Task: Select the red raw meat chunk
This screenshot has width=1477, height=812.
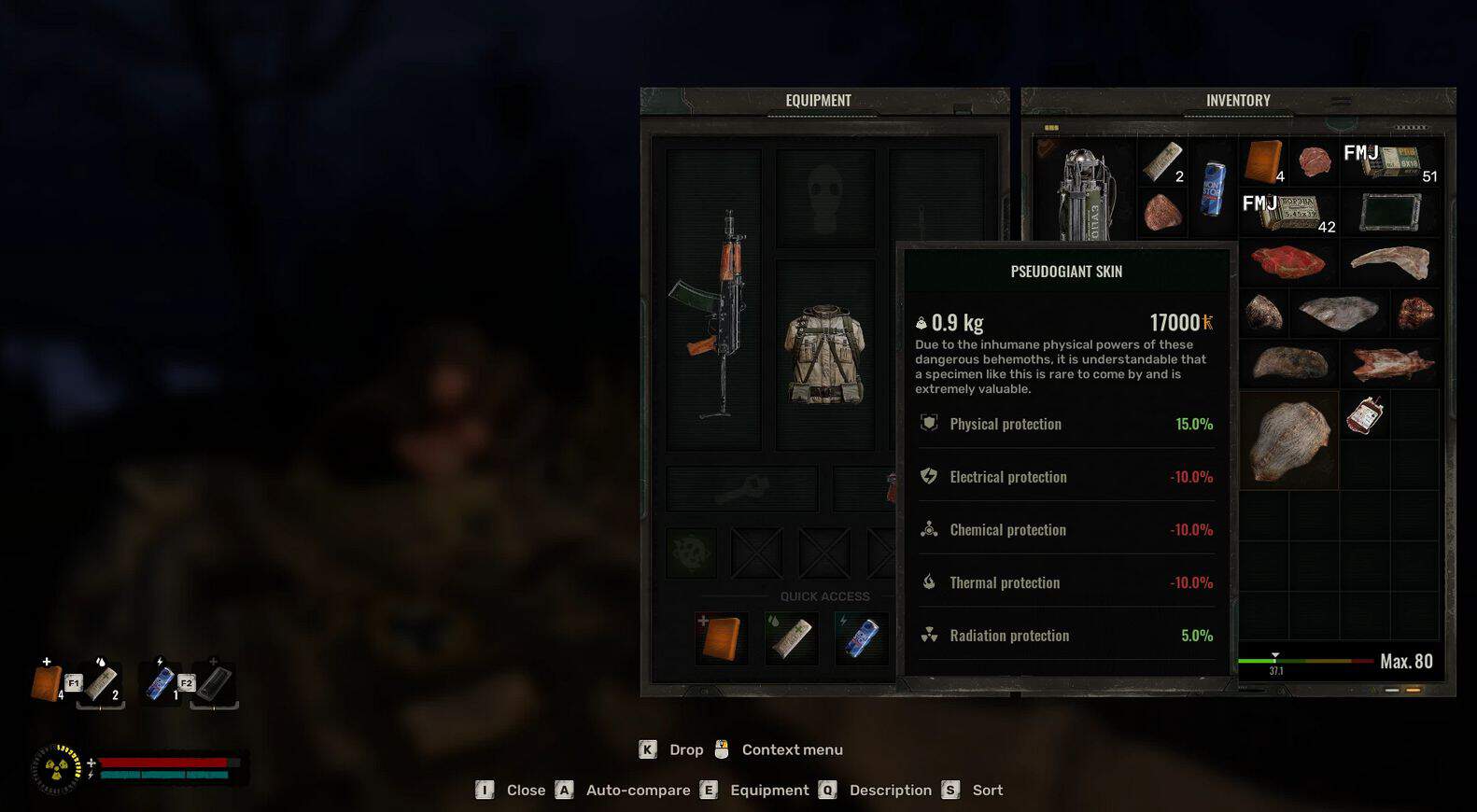Action: click(x=1289, y=262)
